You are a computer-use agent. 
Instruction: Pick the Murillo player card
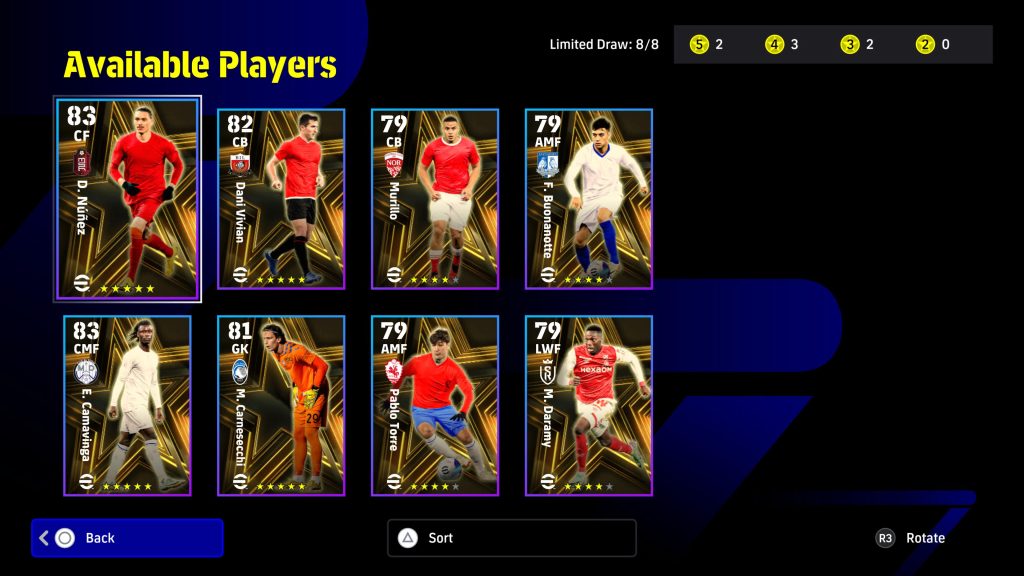click(435, 199)
